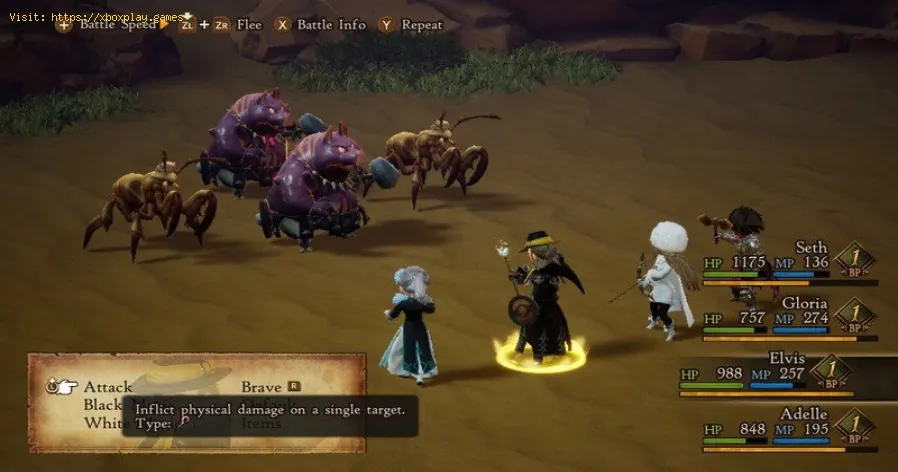Open the White Magic command list
Screen dimensions: 898x472
click(103, 423)
